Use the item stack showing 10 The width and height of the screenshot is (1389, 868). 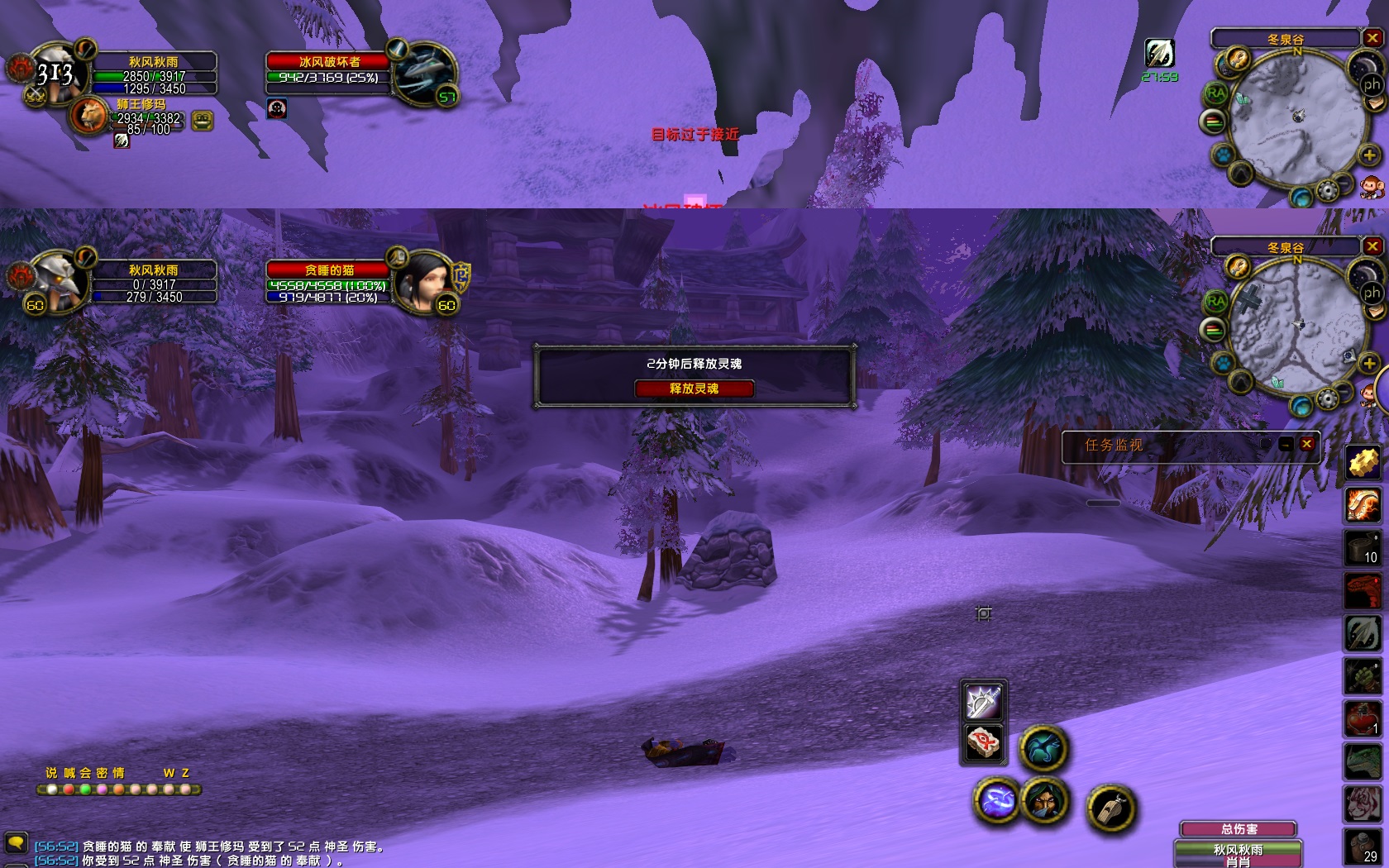coord(1363,547)
